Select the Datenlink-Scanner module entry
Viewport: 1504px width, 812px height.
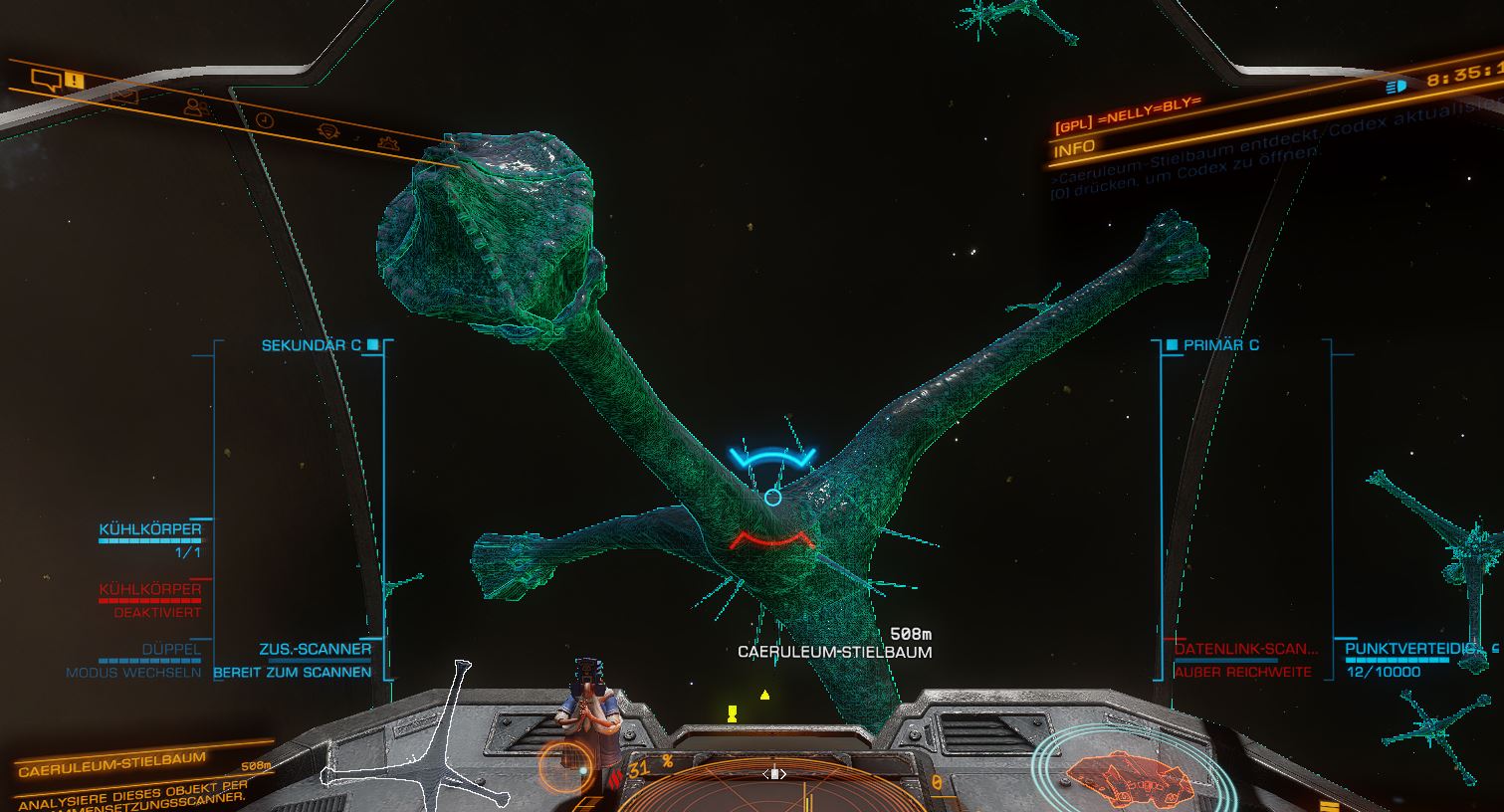coord(1245,649)
